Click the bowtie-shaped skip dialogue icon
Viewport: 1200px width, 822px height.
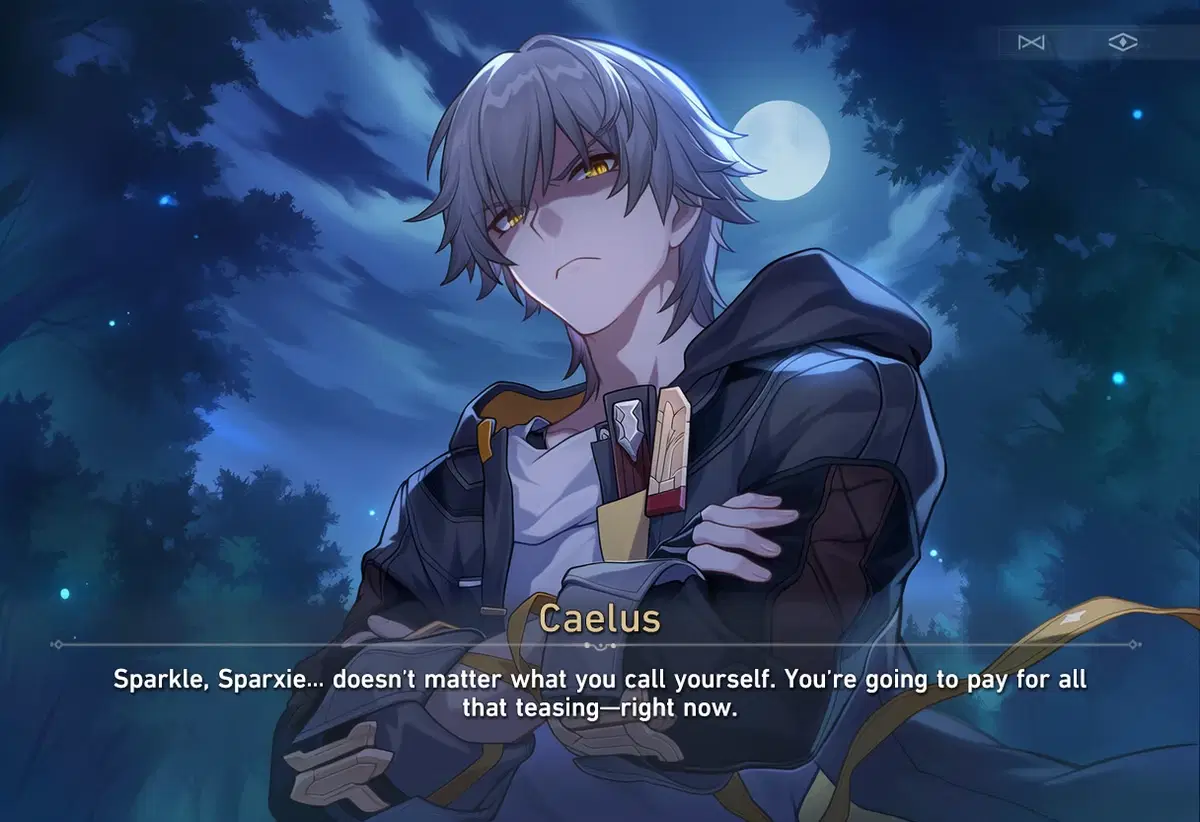pos(1030,43)
